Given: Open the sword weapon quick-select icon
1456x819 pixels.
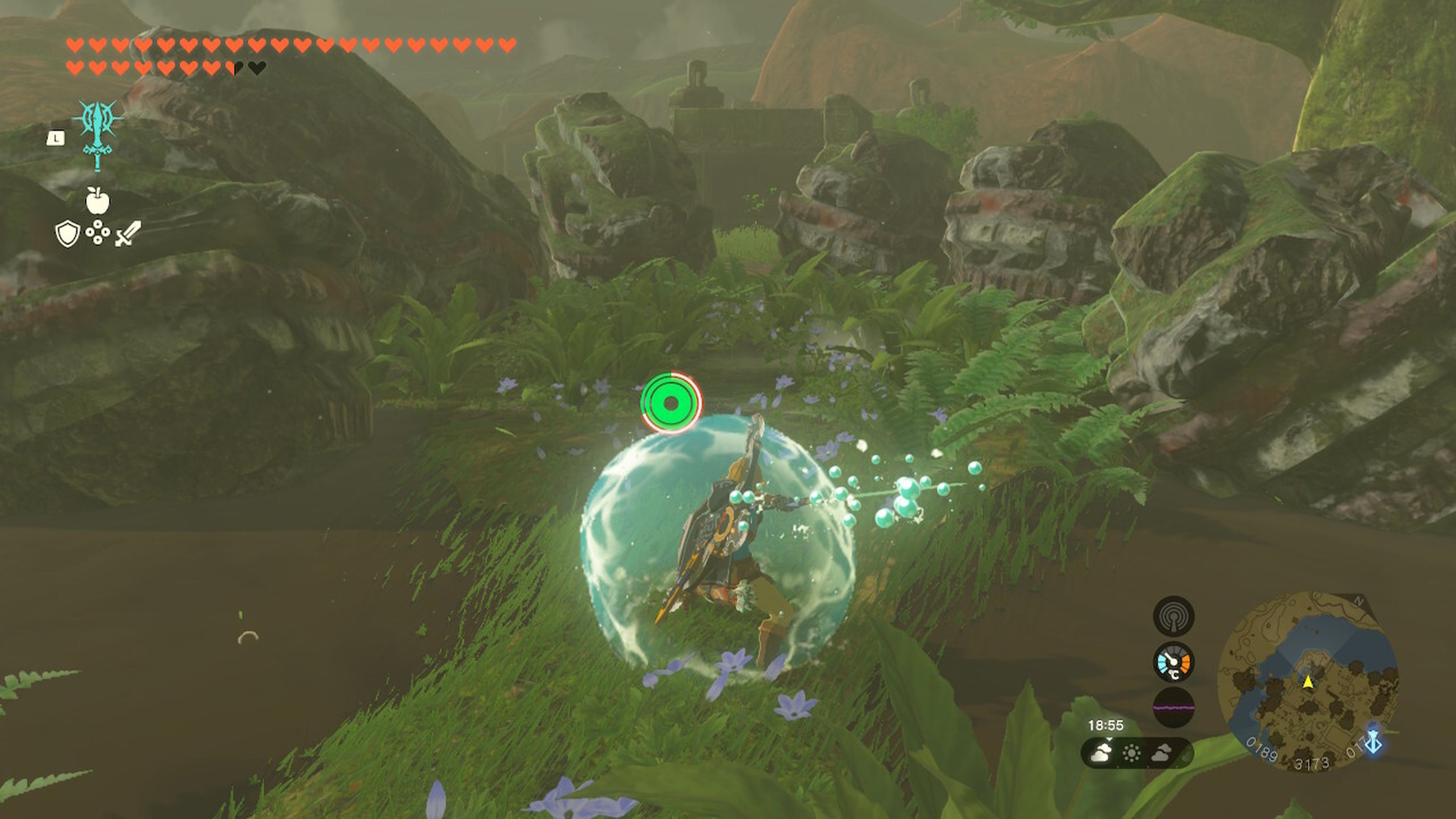Looking at the screenshot, I should coord(128,234).
